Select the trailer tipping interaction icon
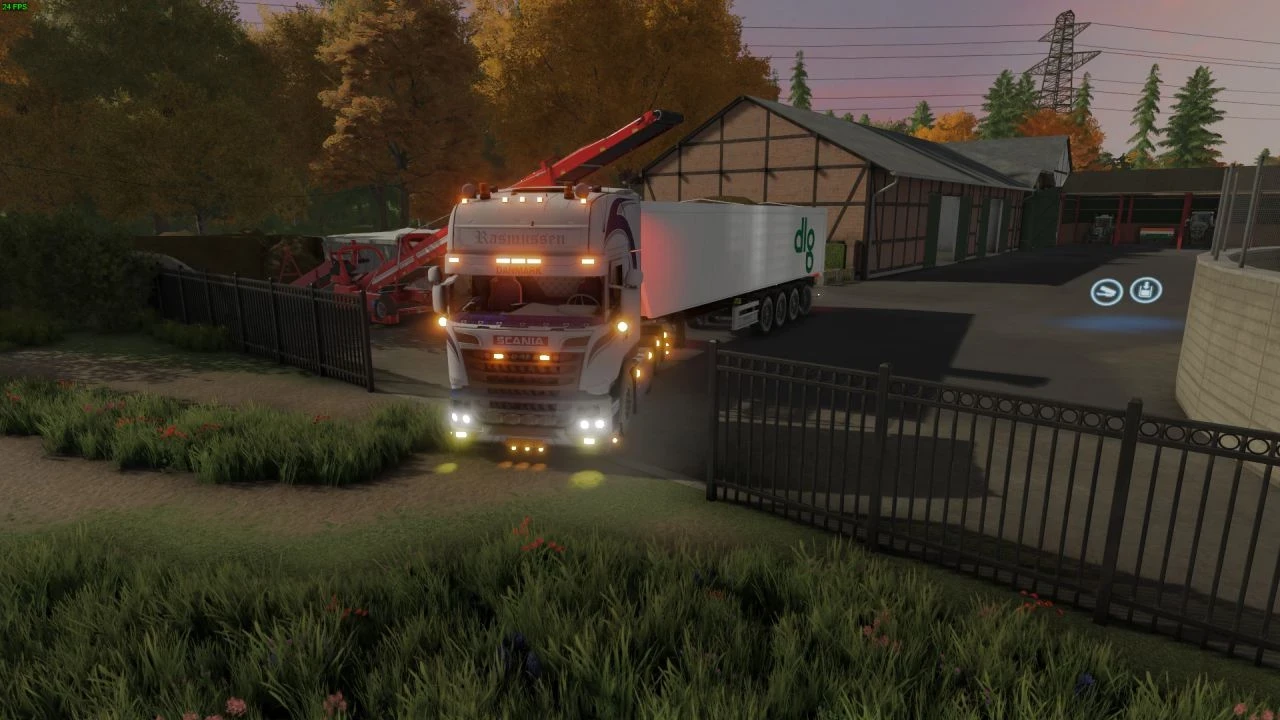This screenshot has width=1280, height=720. coord(1104,290)
